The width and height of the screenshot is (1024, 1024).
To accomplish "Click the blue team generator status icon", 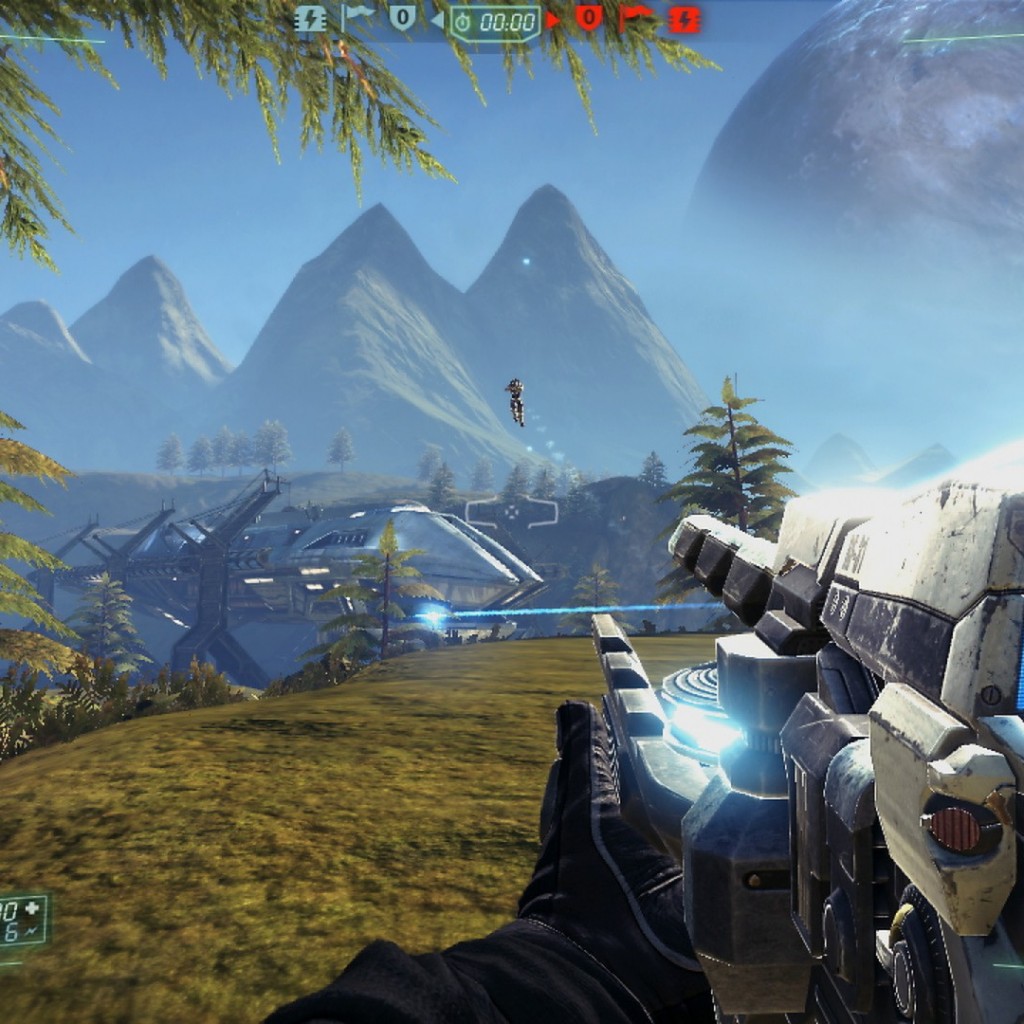I will point(311,18).
